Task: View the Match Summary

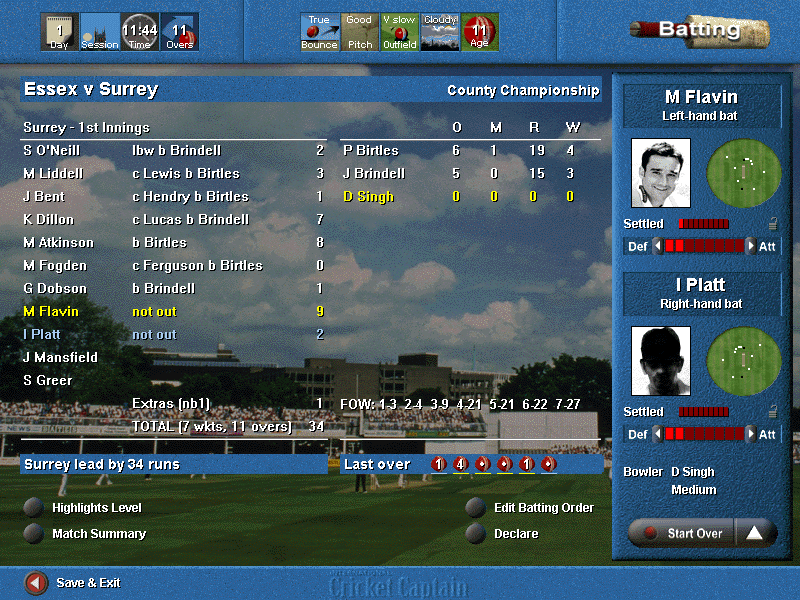Action: pyautogui.click(x=35, y=534)
